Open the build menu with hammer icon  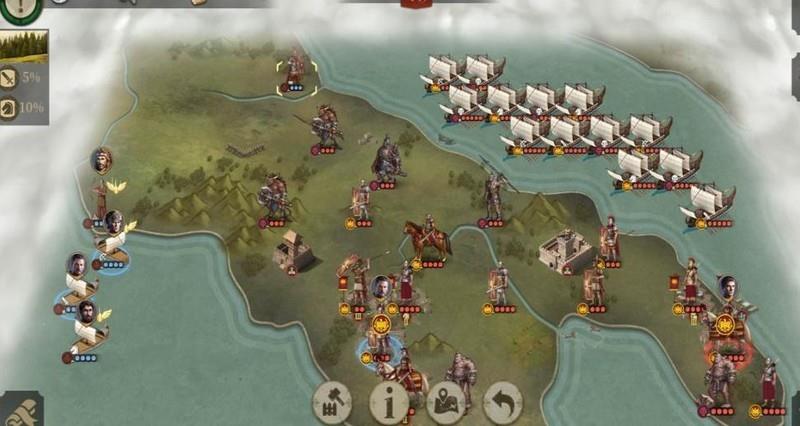[x=333, y=402]
